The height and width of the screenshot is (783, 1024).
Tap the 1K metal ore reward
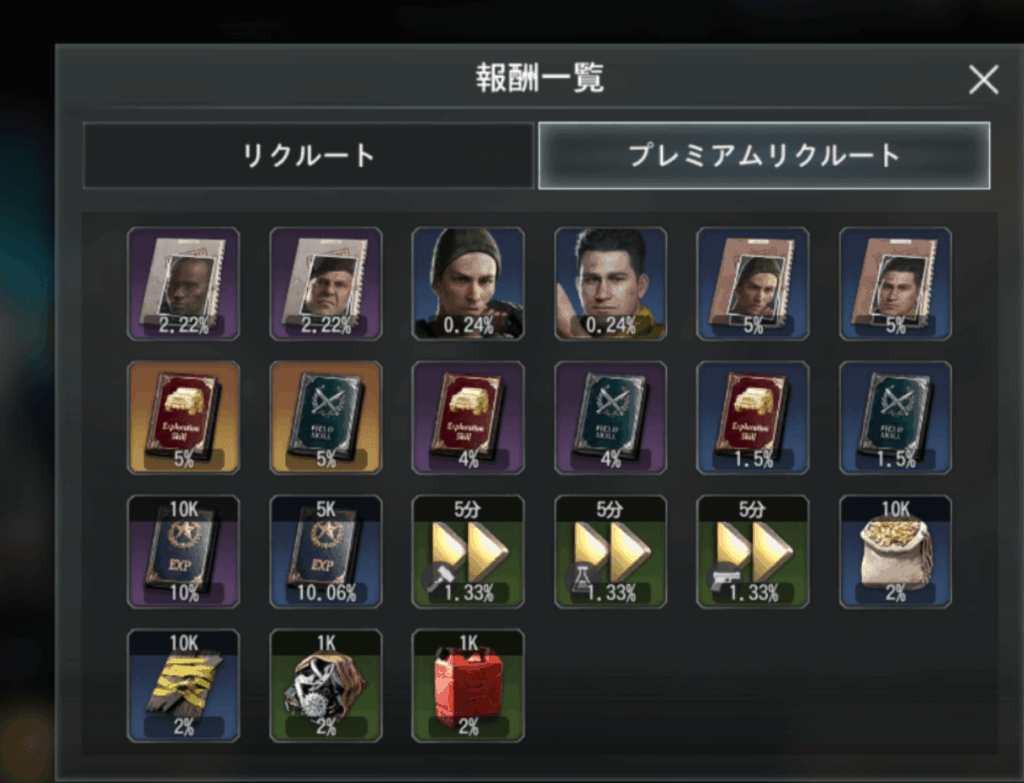(326, 685)
